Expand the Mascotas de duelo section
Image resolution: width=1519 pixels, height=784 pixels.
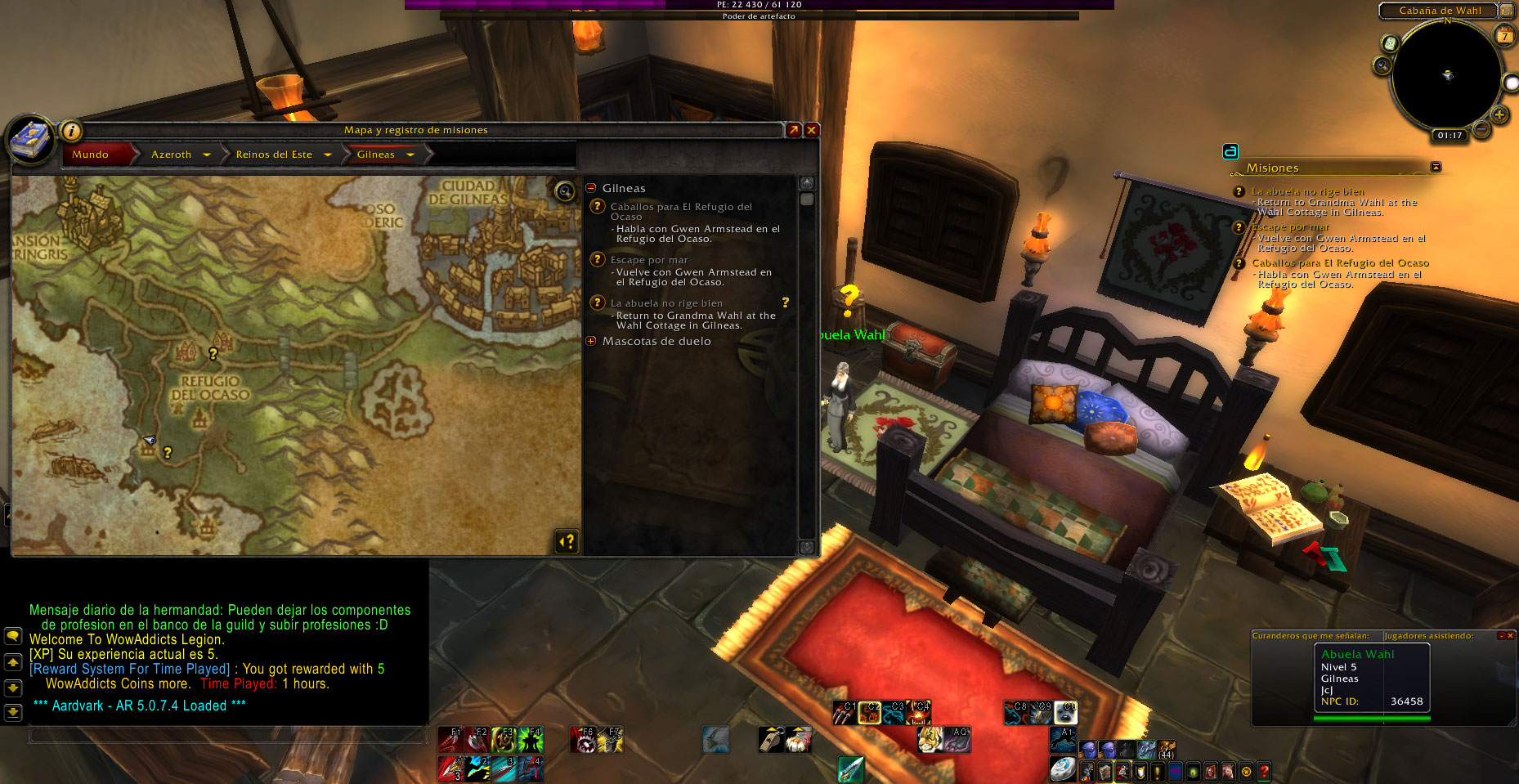tap(591, 341)
